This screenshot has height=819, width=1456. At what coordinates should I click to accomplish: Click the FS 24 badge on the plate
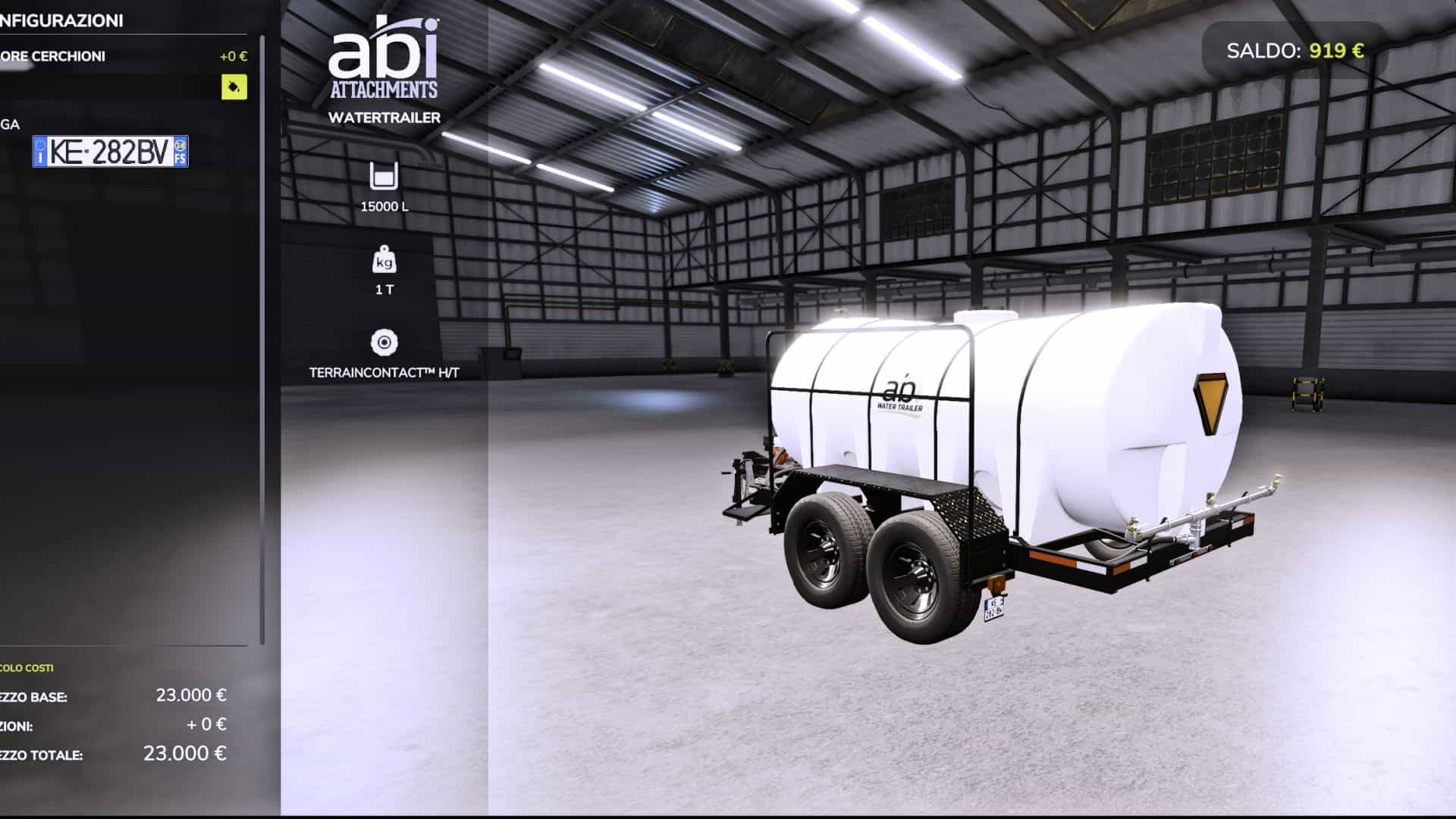click(180, 152)
